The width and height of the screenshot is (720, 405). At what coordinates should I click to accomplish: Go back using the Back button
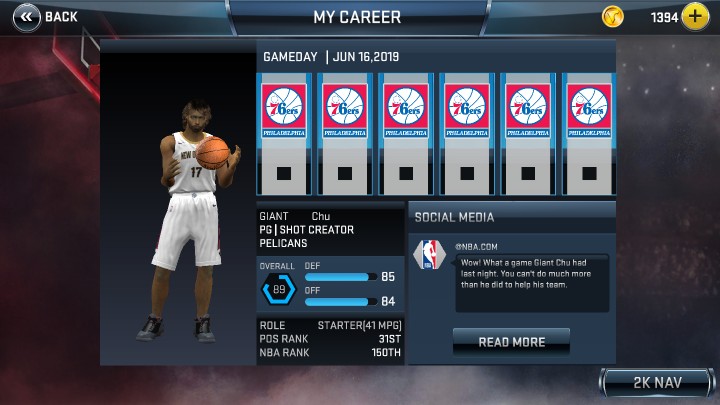coord(45,16)
